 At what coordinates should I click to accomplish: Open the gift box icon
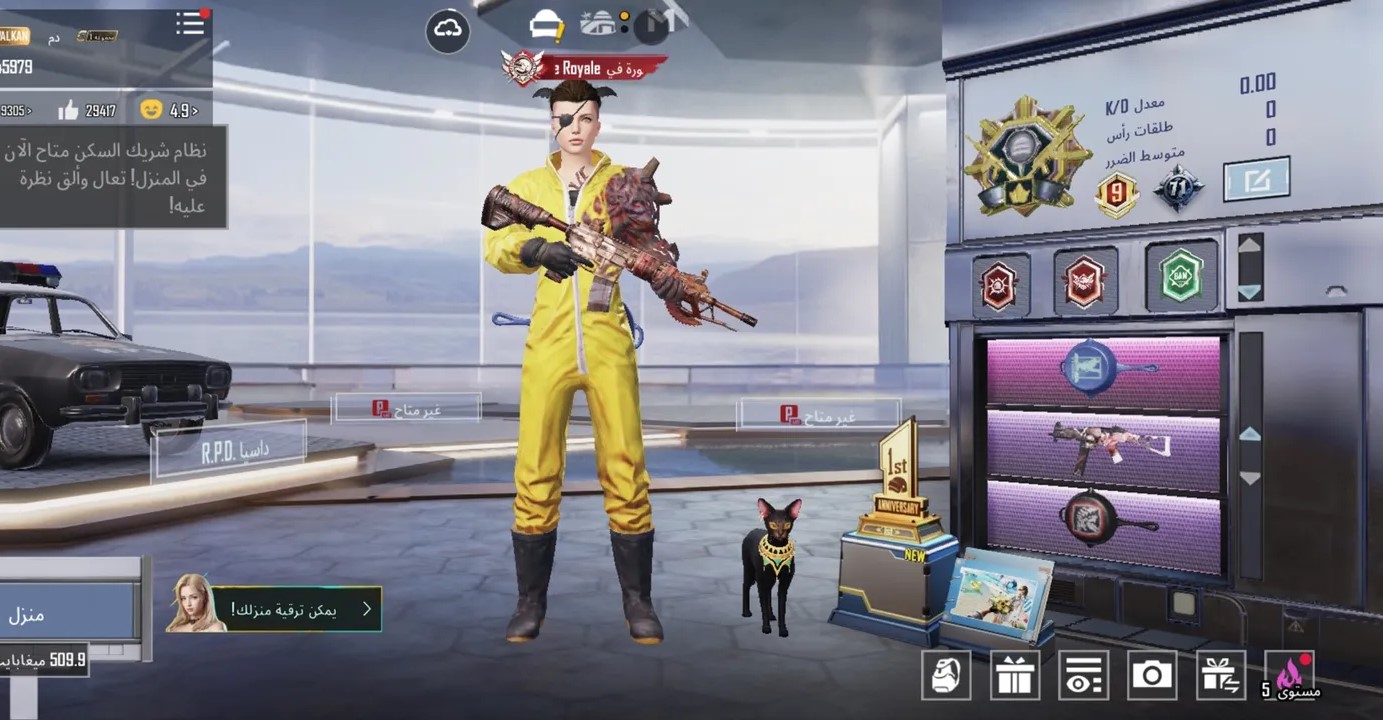[x=1014, y=675]
